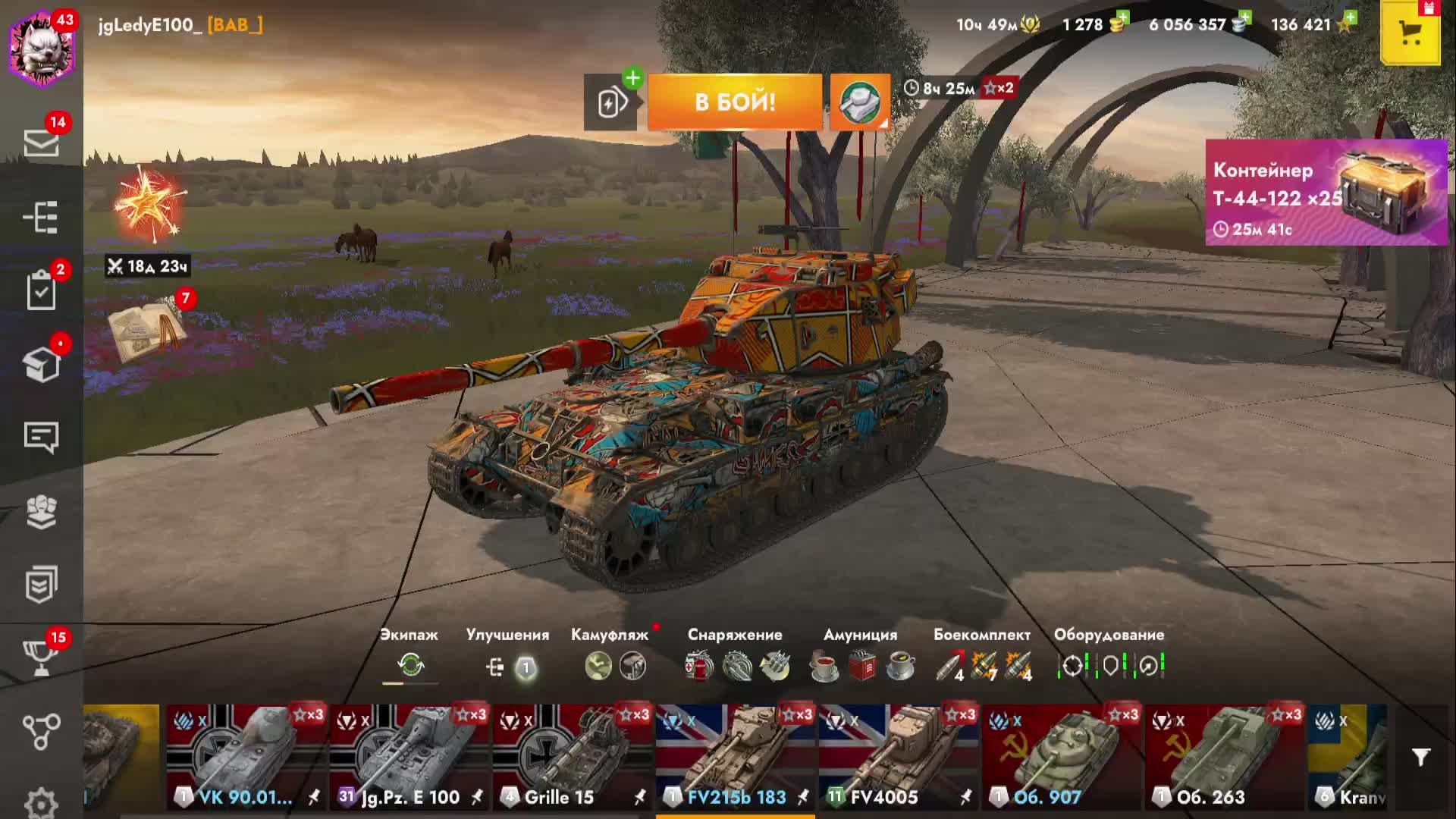Start battle with the В БОЙ! button

click(734, 102)
